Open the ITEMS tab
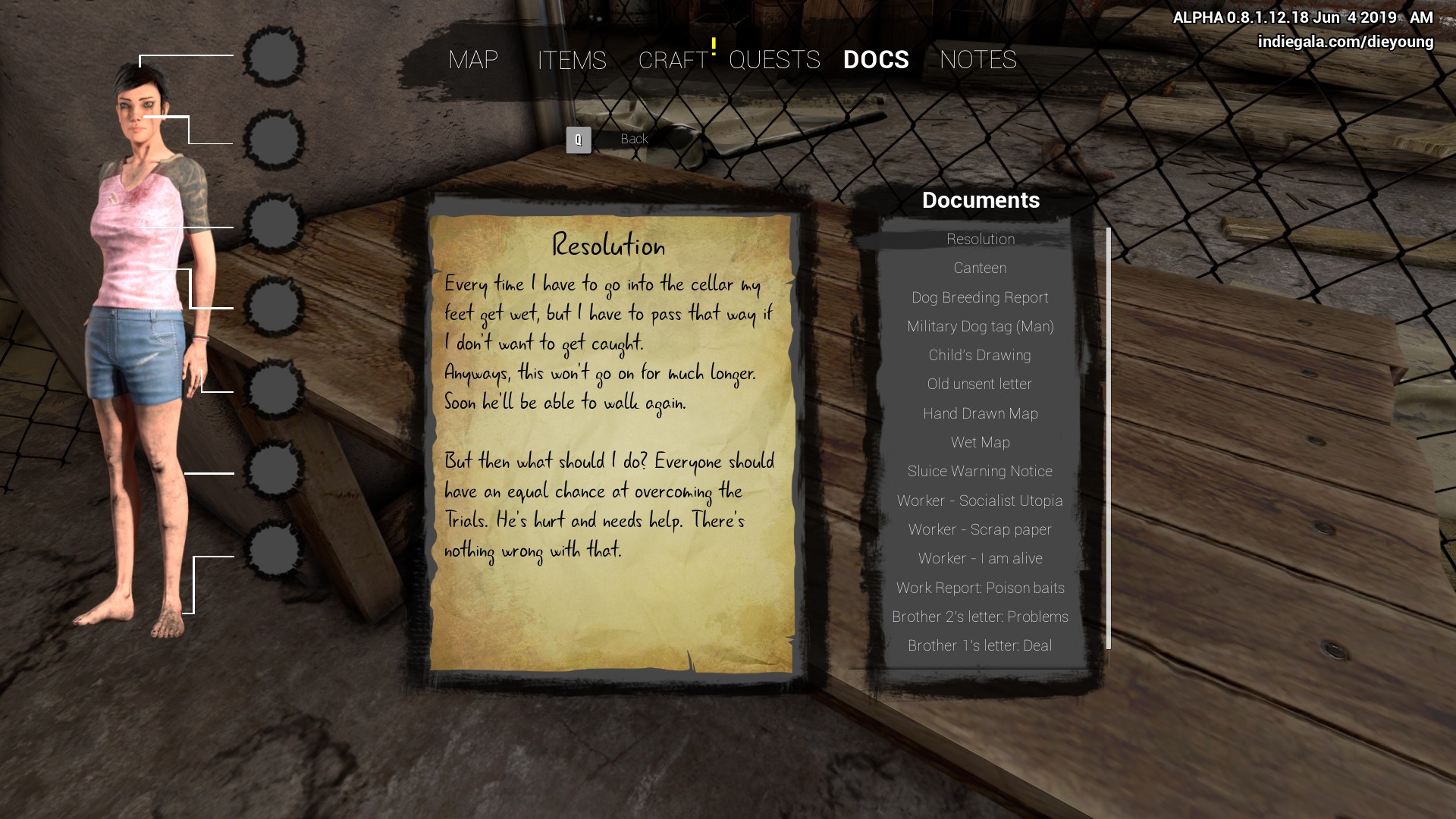The image size is (1456, 819). pos(572,60)
